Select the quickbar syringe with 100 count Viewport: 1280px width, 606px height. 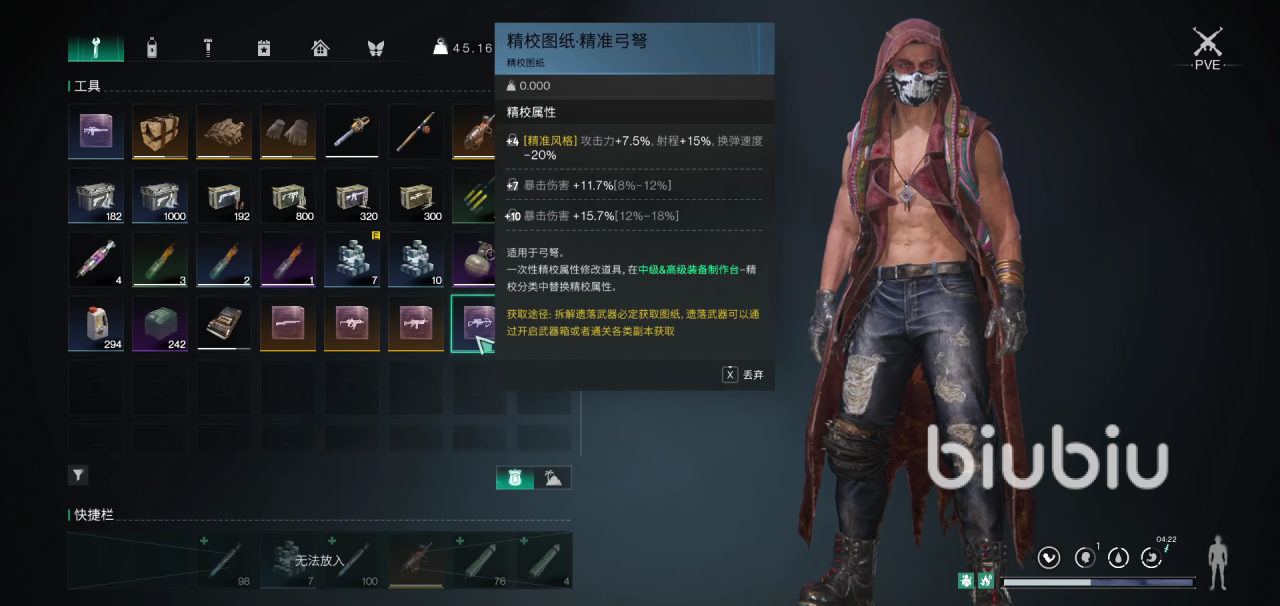click(355, 560)
